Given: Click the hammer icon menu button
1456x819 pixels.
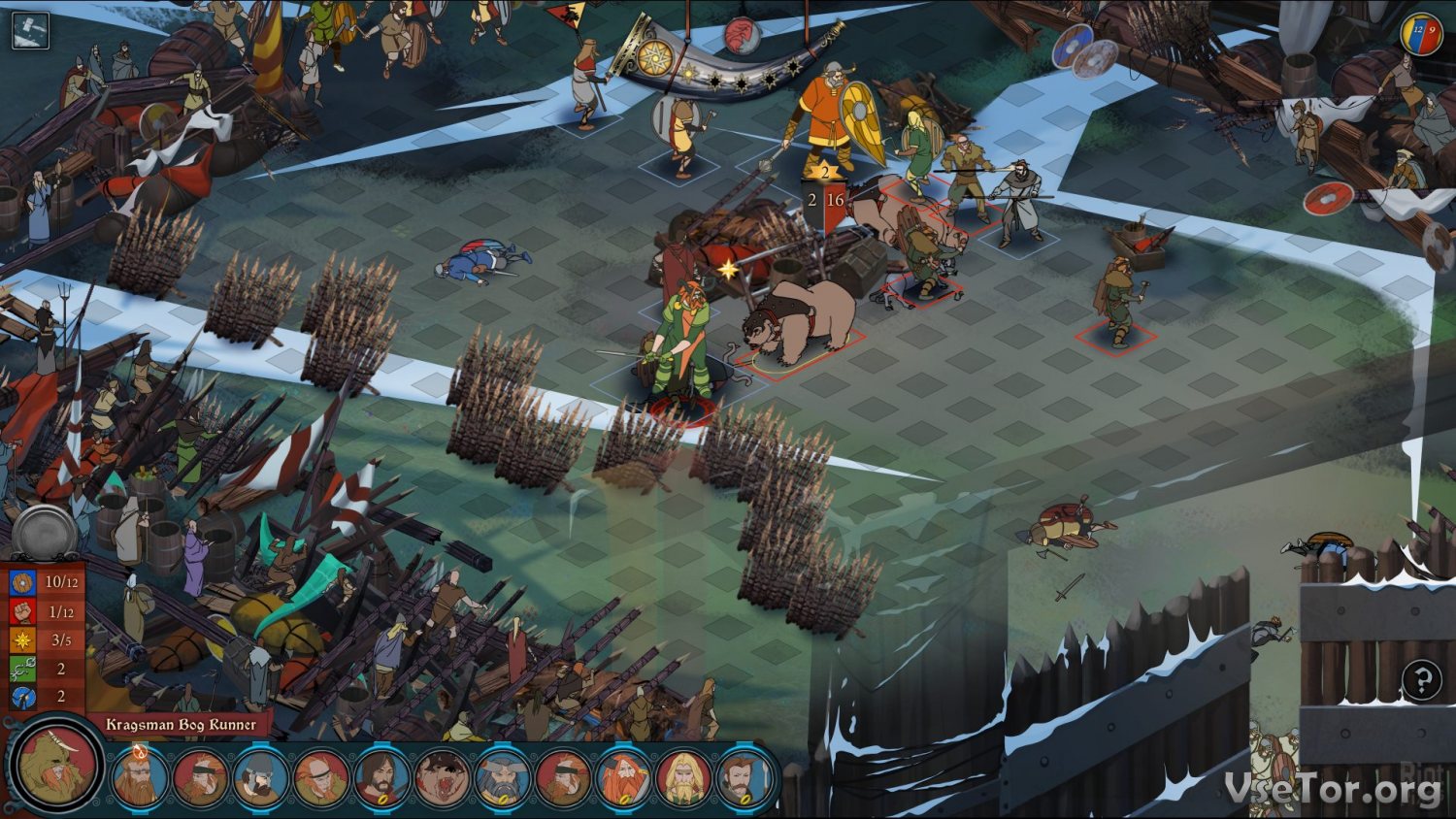Looking at the screenshot, I should (30, 30).
